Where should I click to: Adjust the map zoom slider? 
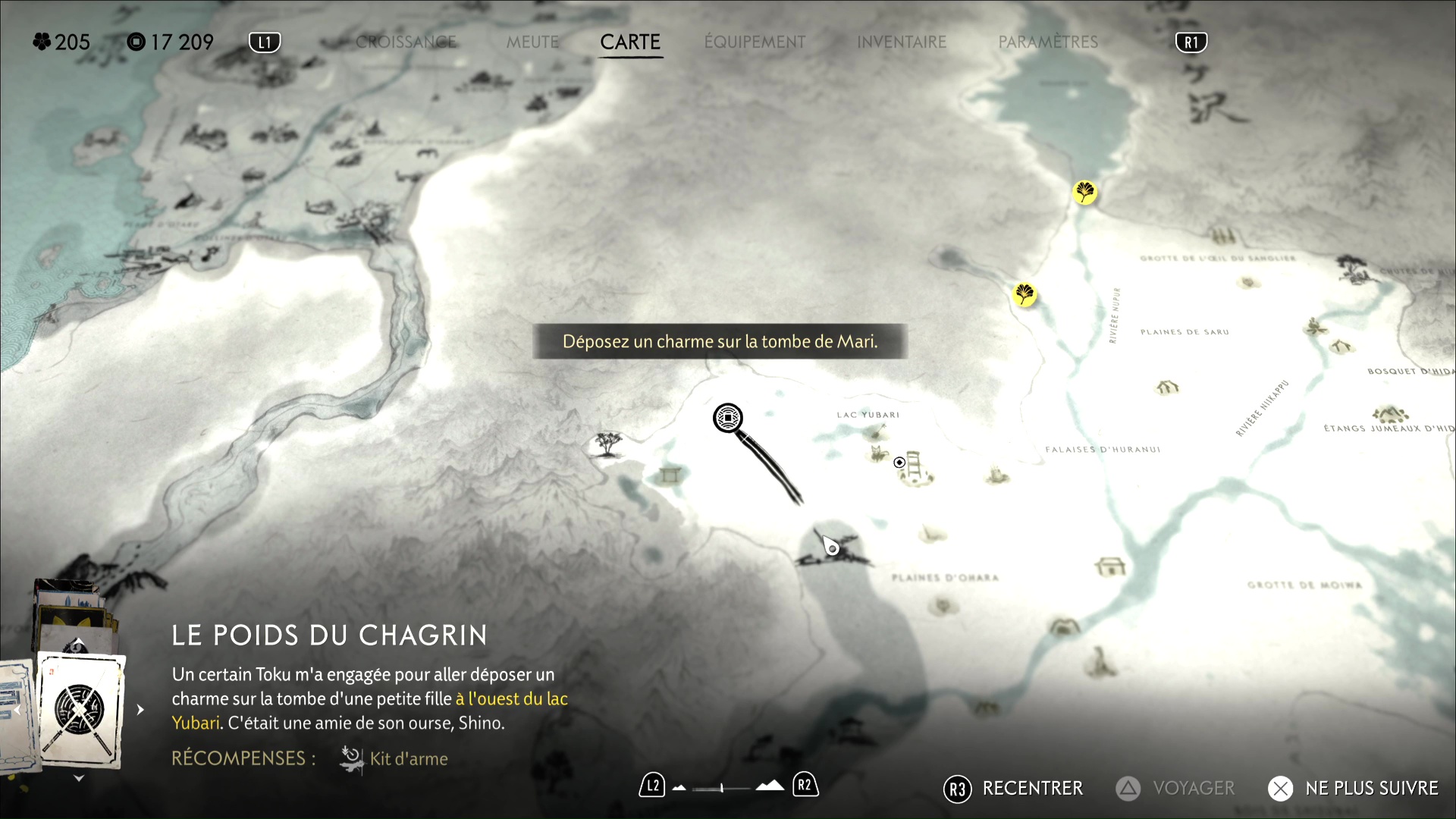pyautogui.click(x=722, y=788)
